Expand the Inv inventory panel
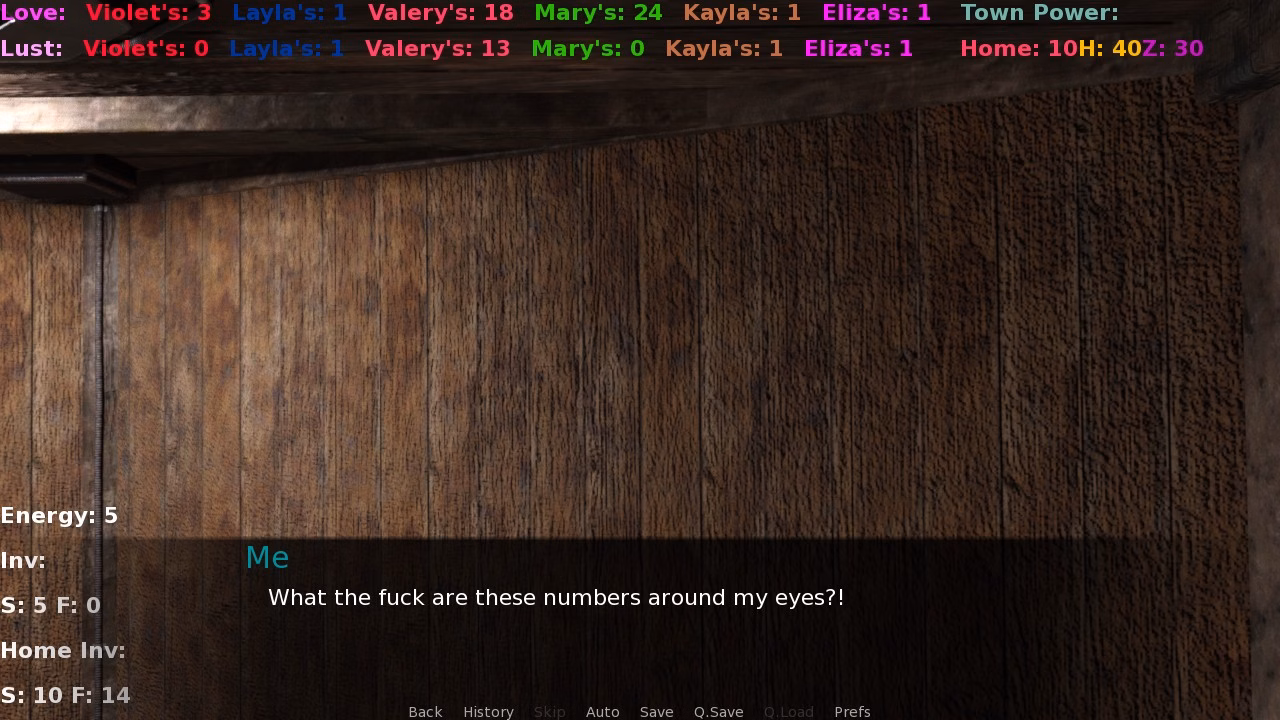This screenshot has width=1280, height=720. coord(24,560)
